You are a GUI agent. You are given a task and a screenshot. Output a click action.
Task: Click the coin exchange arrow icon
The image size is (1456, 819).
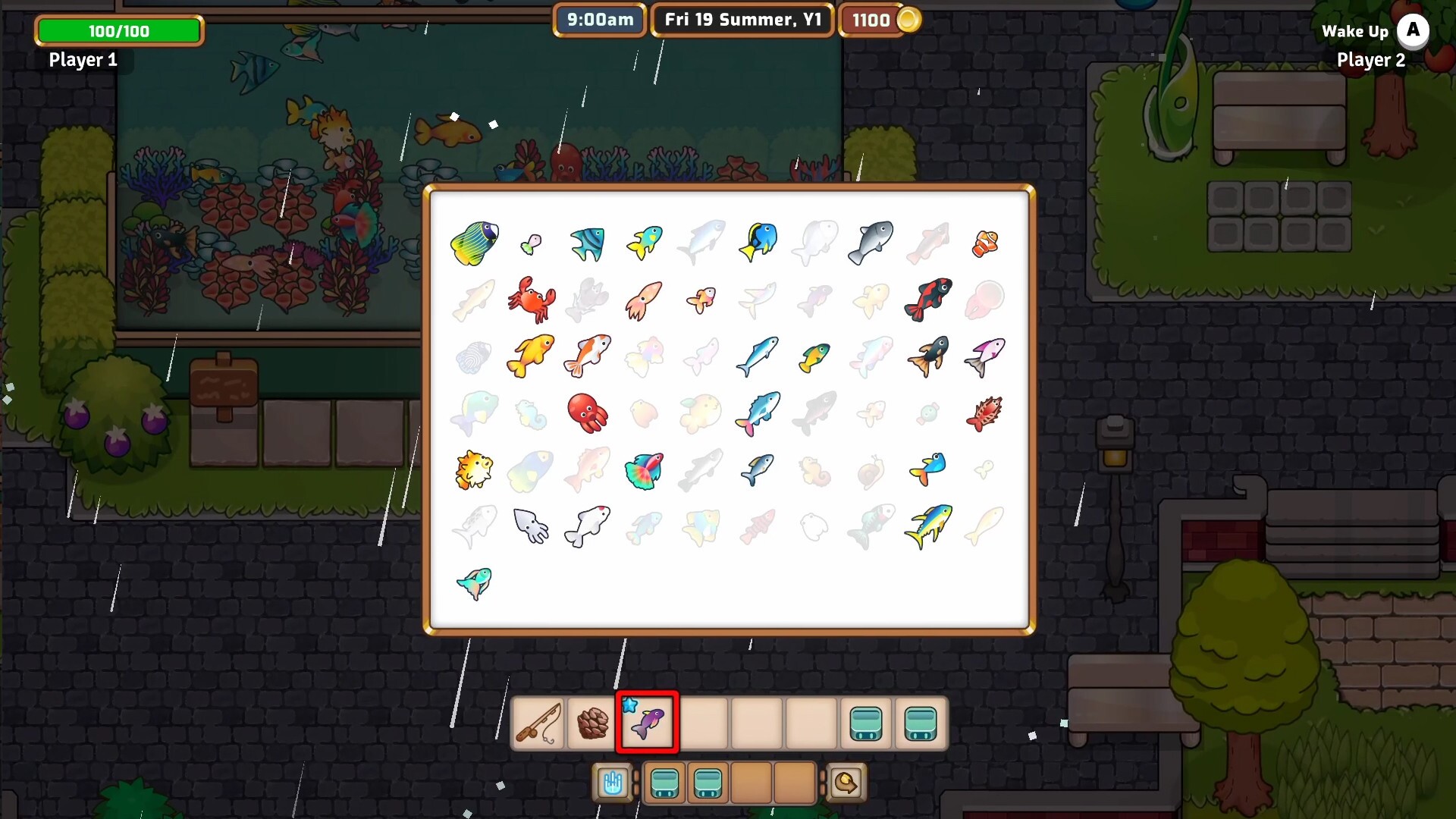tap(847, 783)
